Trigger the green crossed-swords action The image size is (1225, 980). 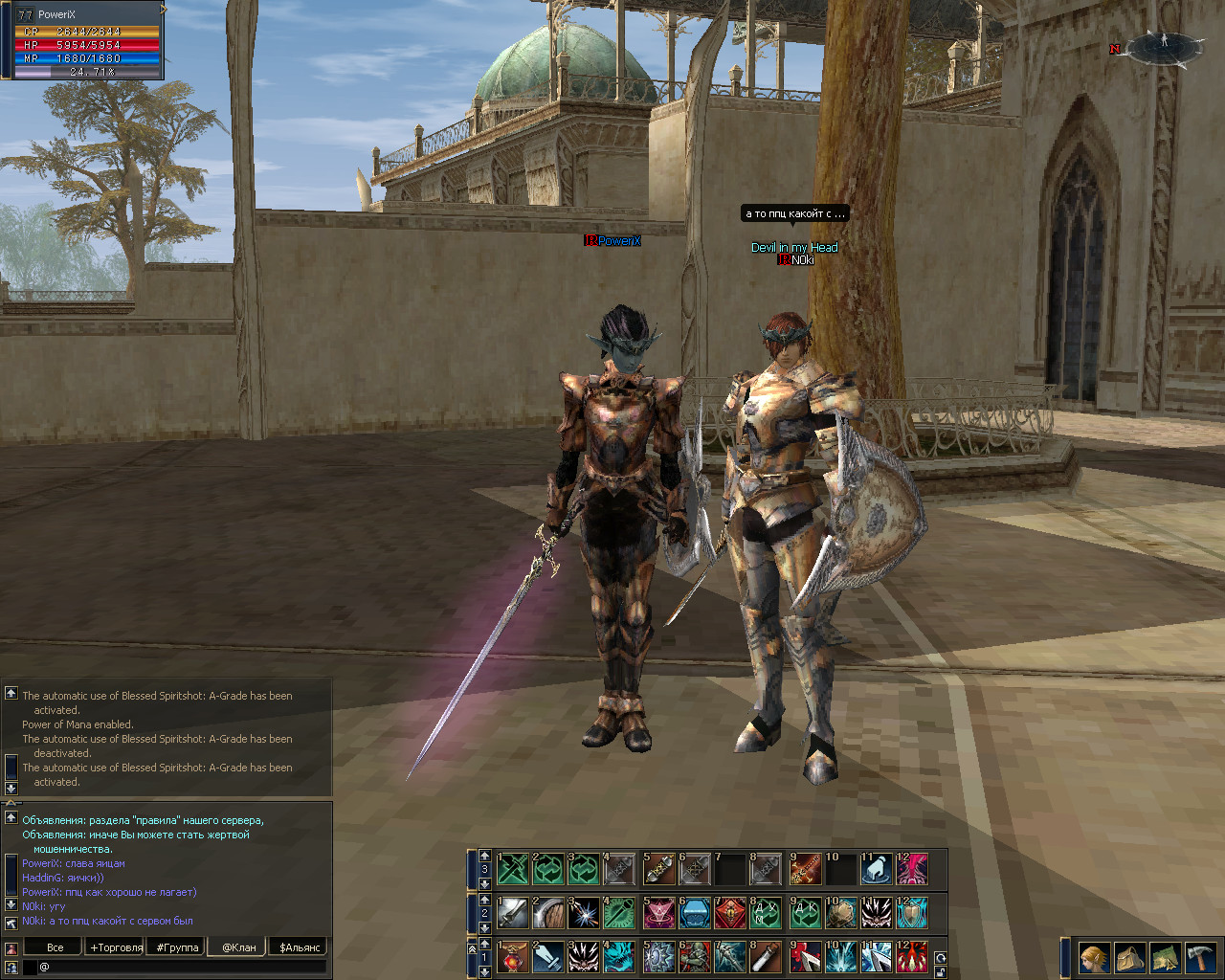[512, 869]
